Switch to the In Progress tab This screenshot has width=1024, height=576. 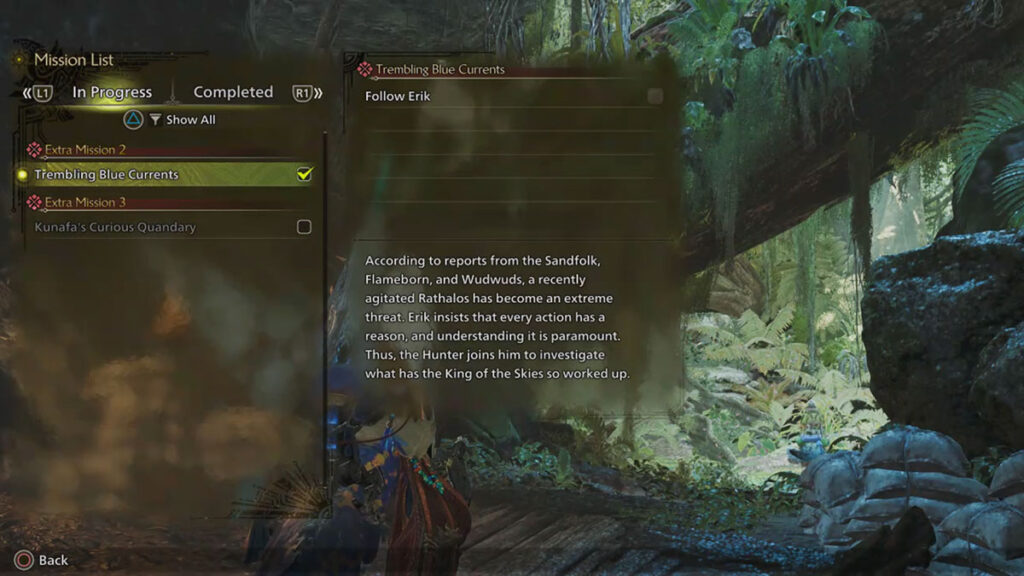tap(112, 92)
